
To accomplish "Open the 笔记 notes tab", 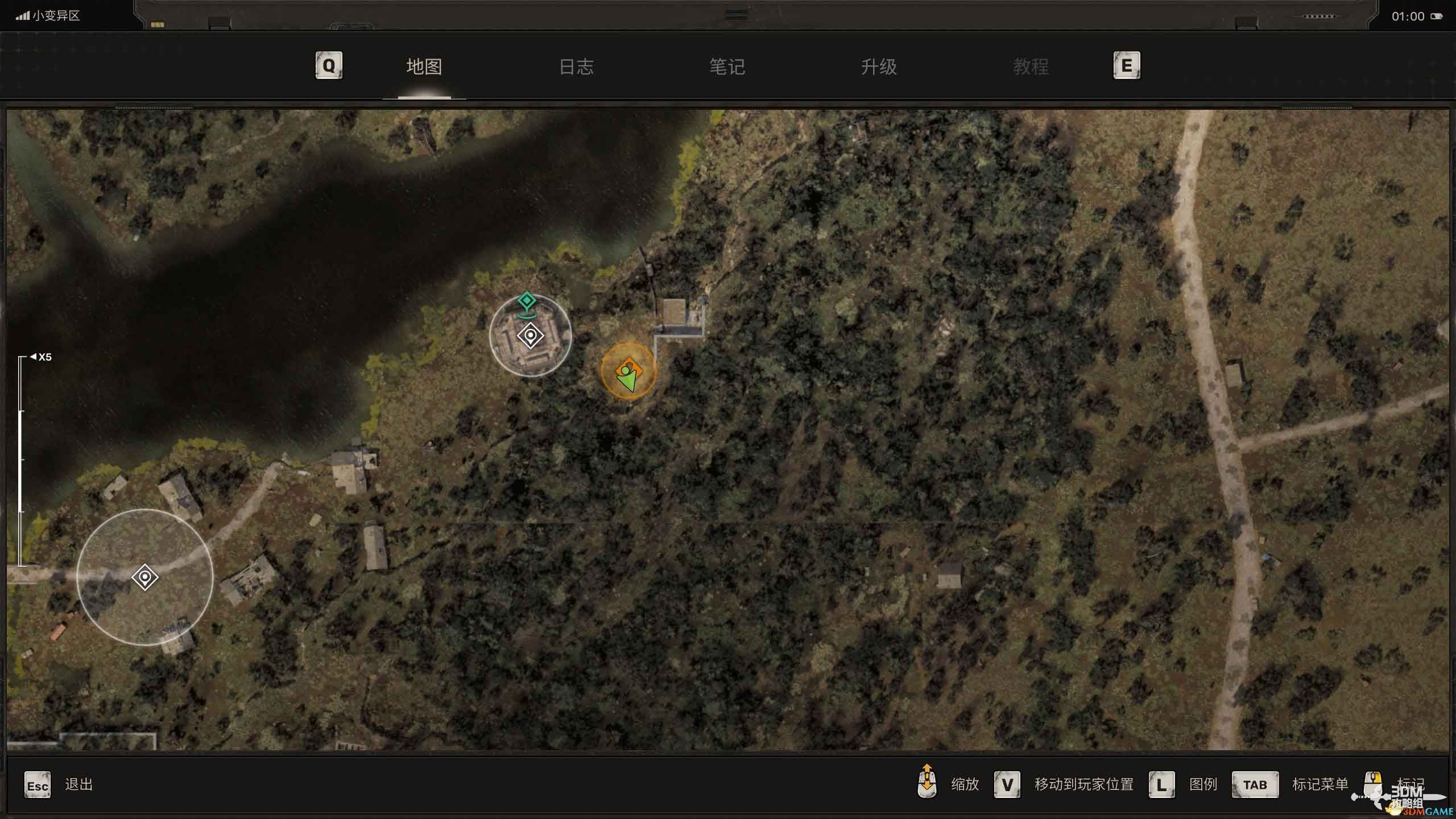I will [x=727, y=67].
